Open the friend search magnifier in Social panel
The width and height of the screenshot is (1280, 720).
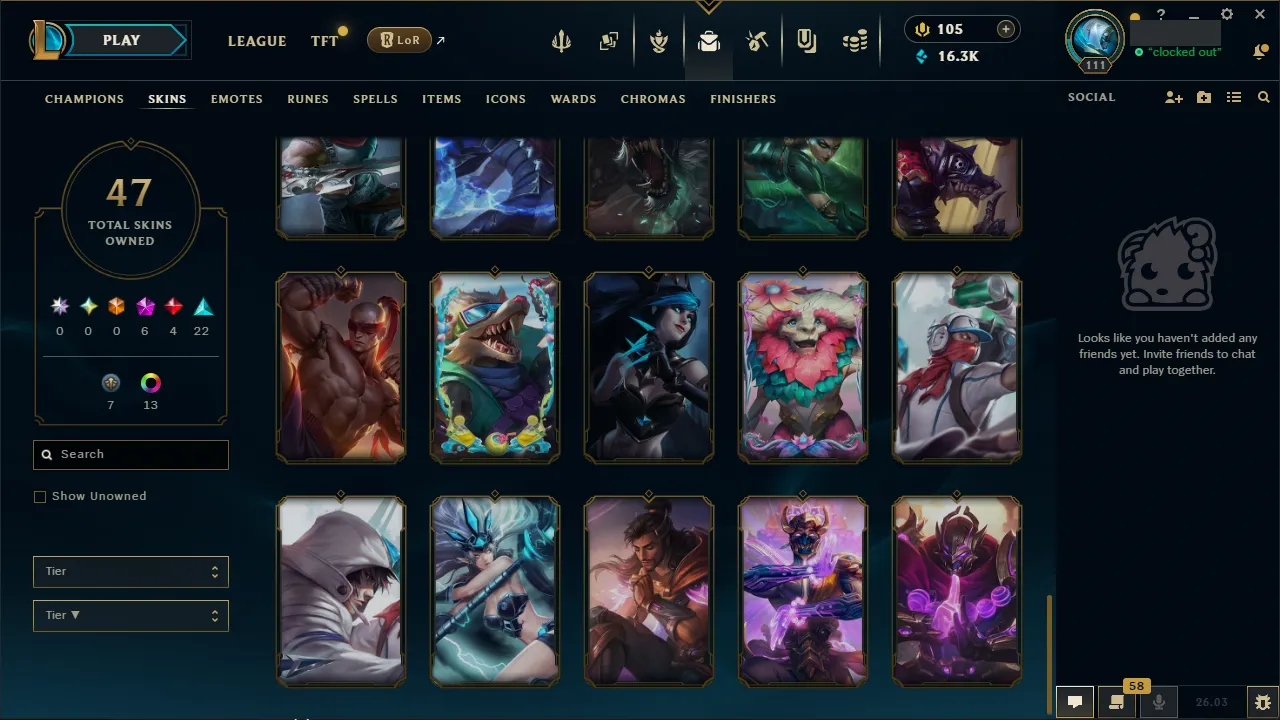click(1264, 97)
